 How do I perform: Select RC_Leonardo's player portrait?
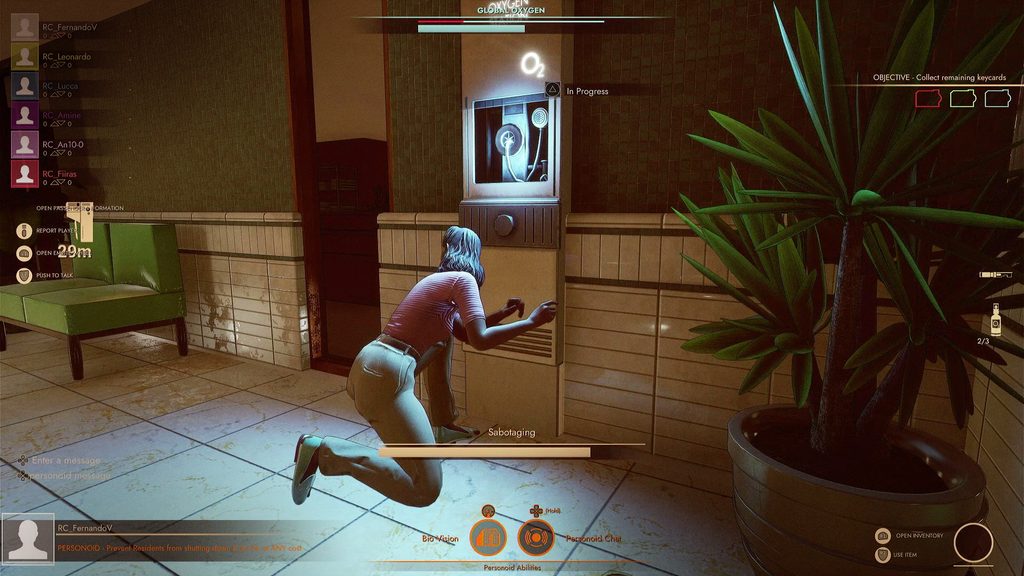tap(25, 56)
